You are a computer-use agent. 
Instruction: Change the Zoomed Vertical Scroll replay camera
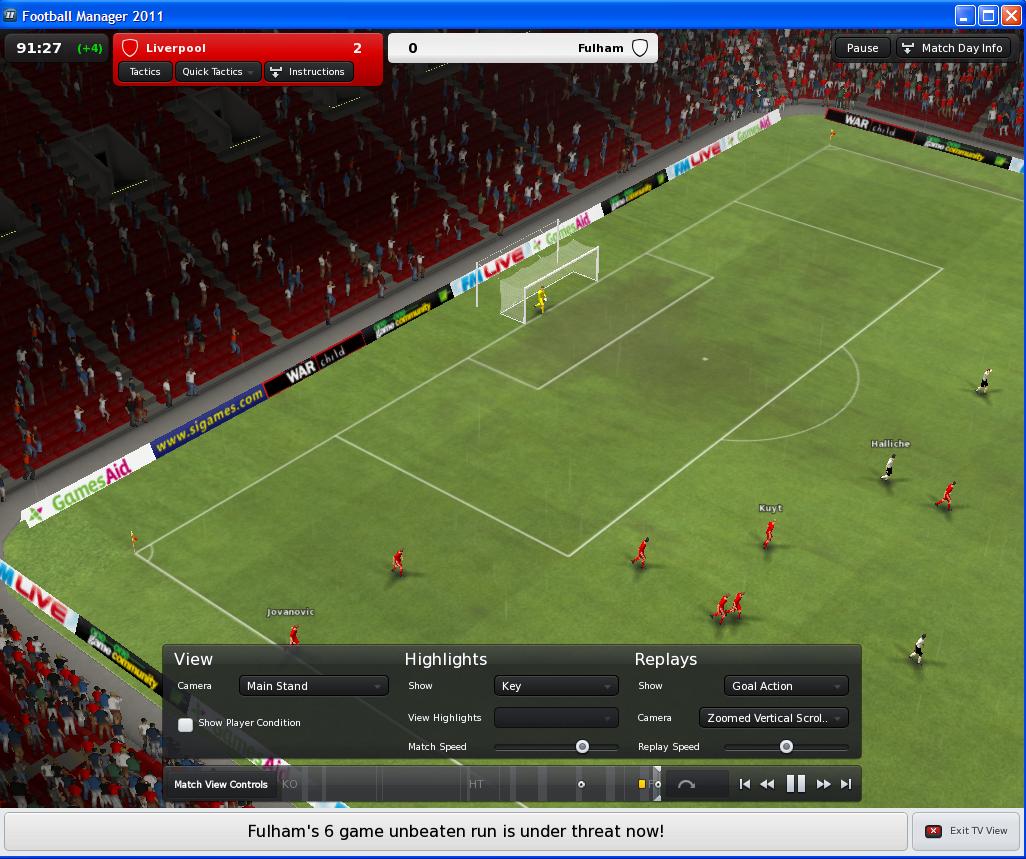click(x=774, y=718)
